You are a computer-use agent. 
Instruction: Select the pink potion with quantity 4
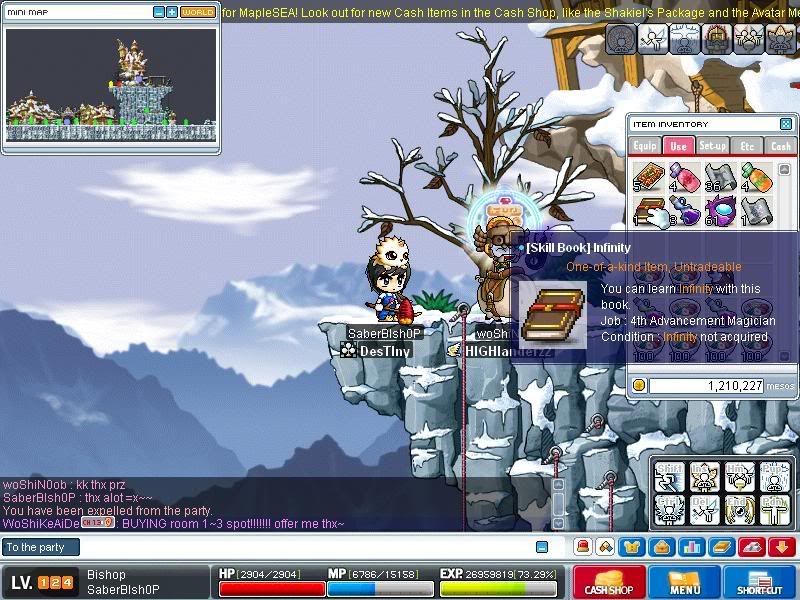point(683,177)
